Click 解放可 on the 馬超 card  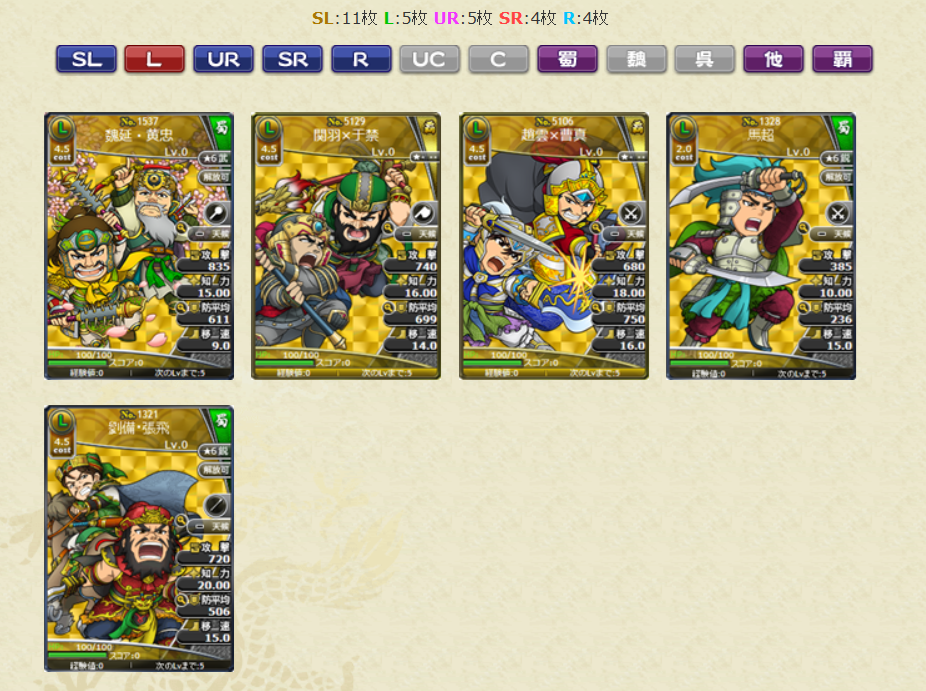pyautogui.click(x=837, y=176)
